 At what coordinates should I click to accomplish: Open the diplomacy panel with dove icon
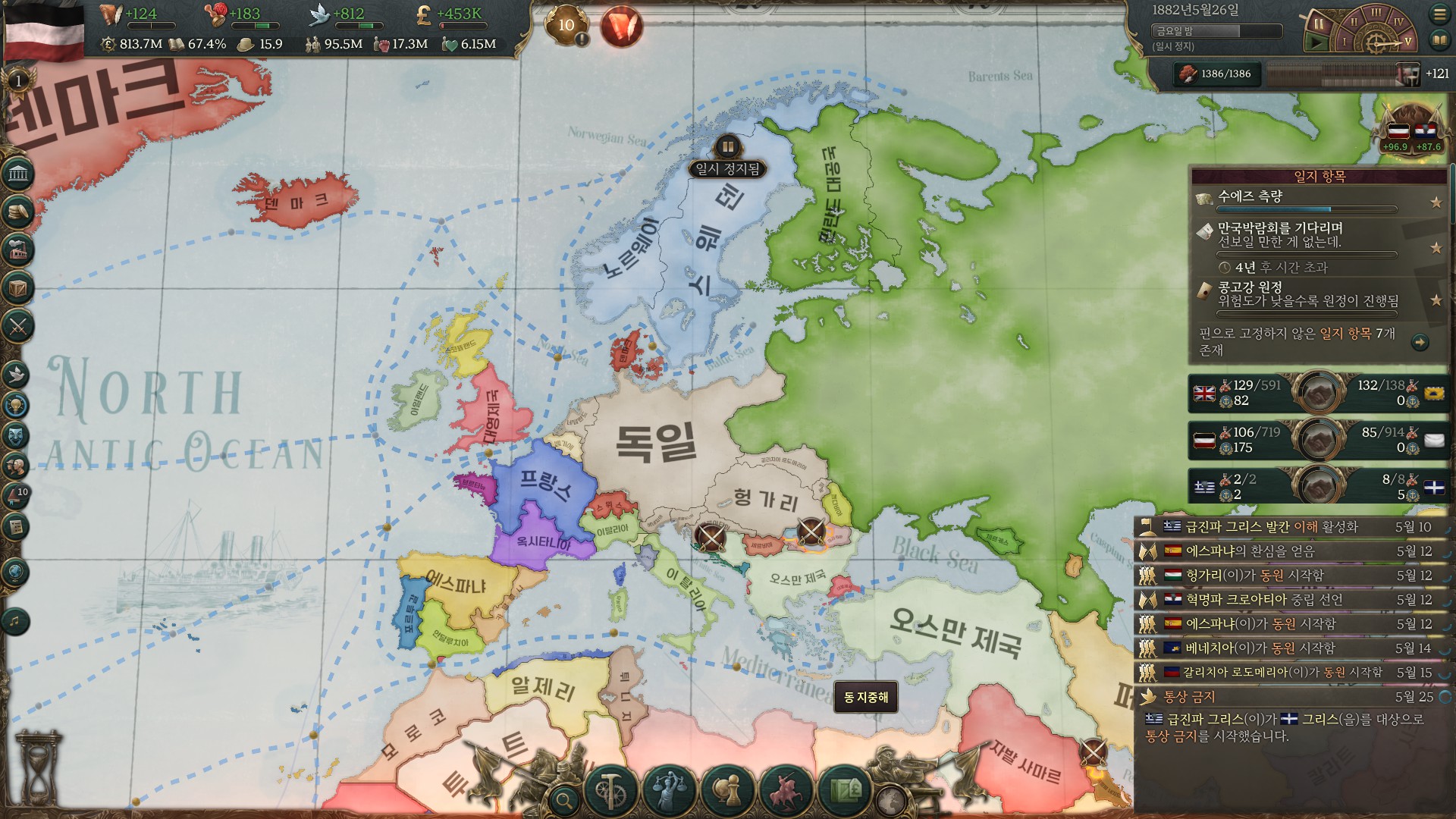[x=17, y=374]
